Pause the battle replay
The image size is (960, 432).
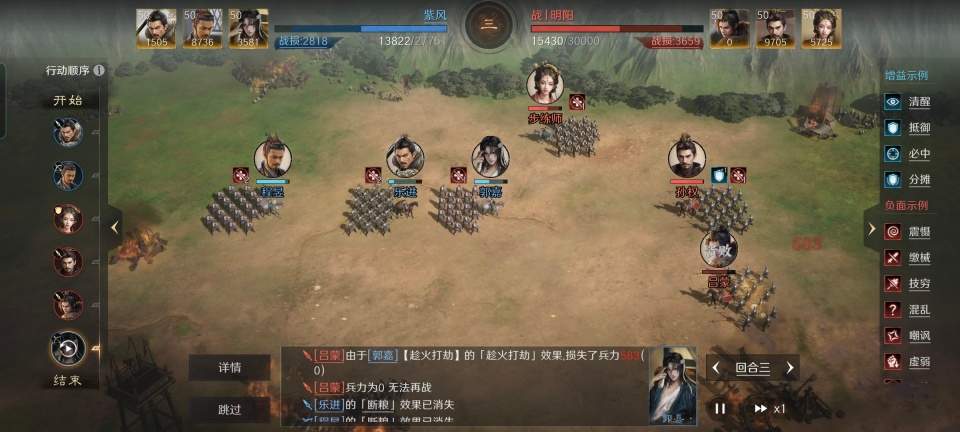(x=720, y=408)
